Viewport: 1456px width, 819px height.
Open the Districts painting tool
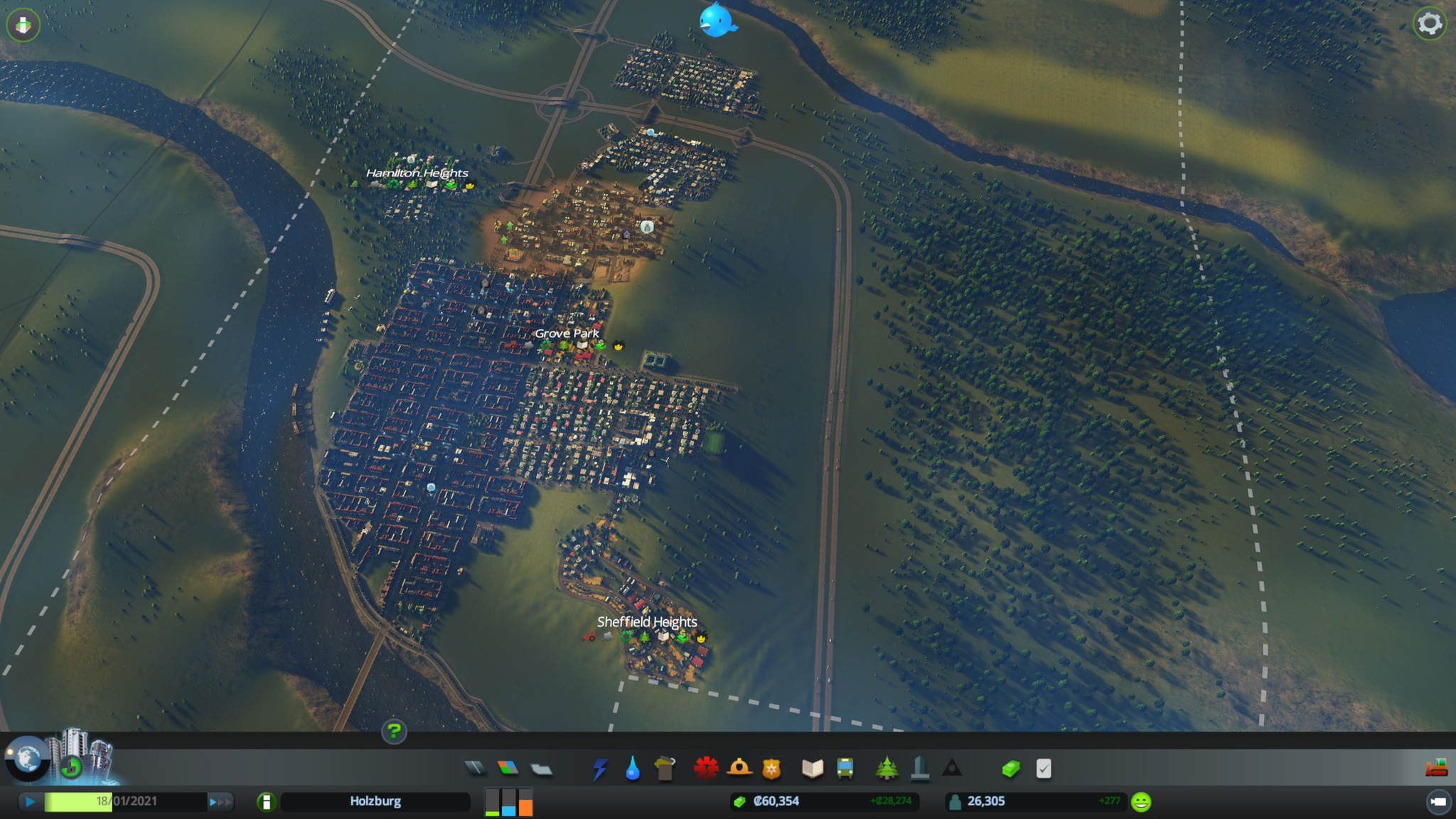click(x=541, y=769)
